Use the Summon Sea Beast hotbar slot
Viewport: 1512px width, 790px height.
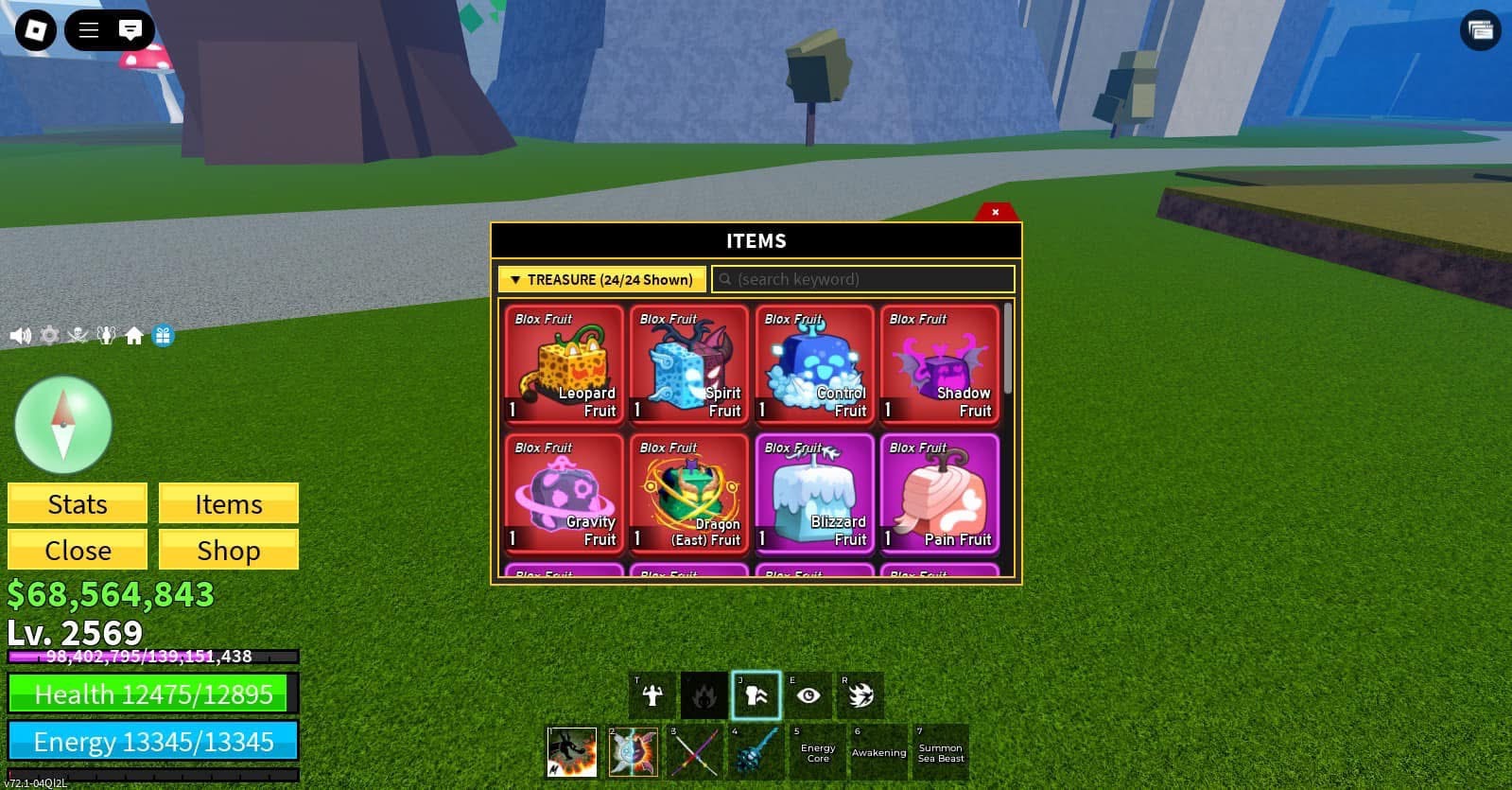point(940,752)
